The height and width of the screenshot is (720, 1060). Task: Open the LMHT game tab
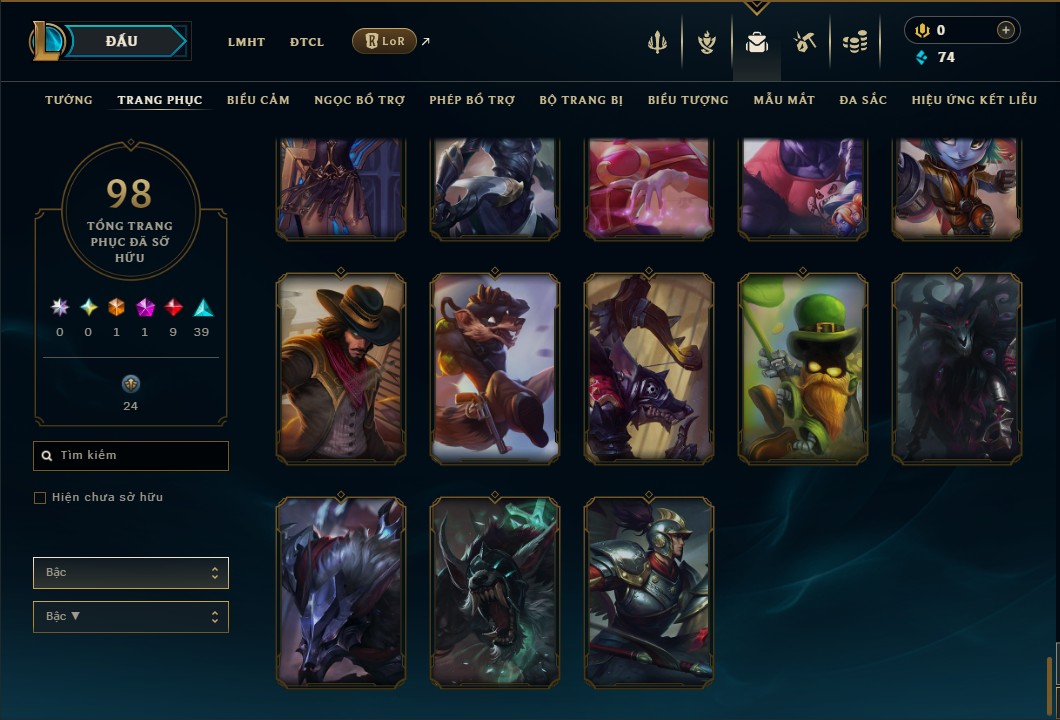[246, 42]
